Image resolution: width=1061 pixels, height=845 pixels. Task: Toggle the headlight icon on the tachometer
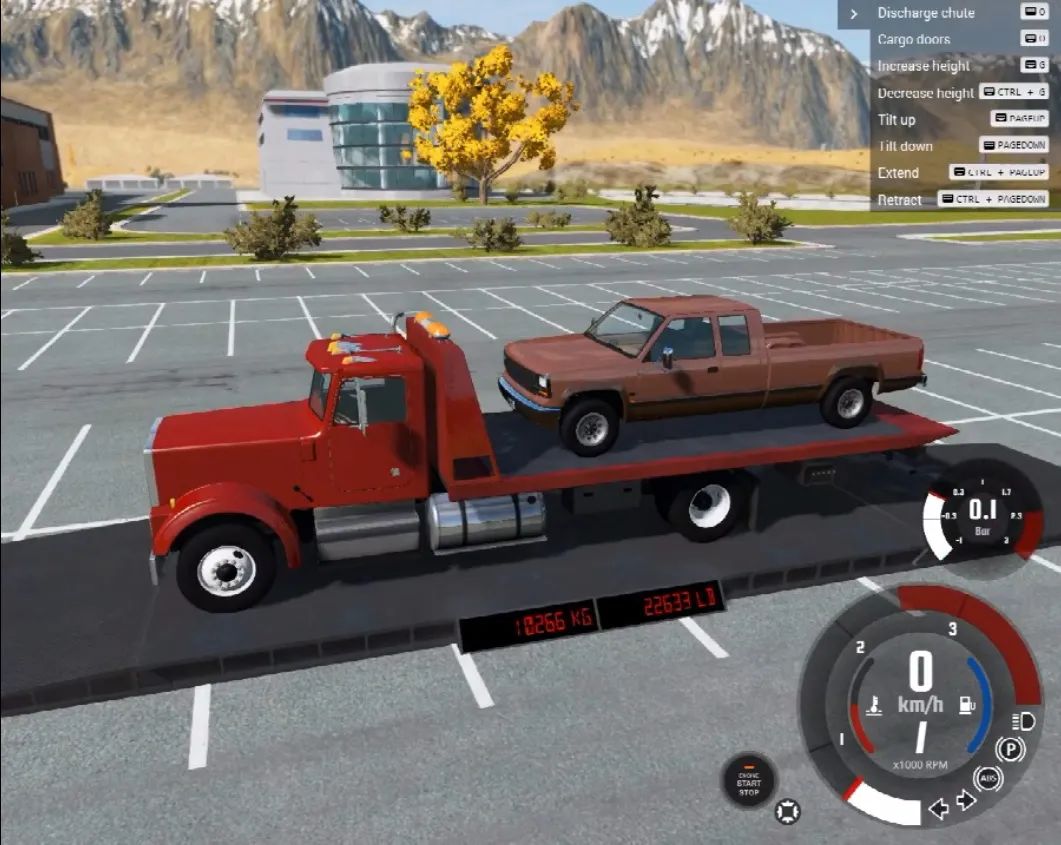click(1022, 721)
